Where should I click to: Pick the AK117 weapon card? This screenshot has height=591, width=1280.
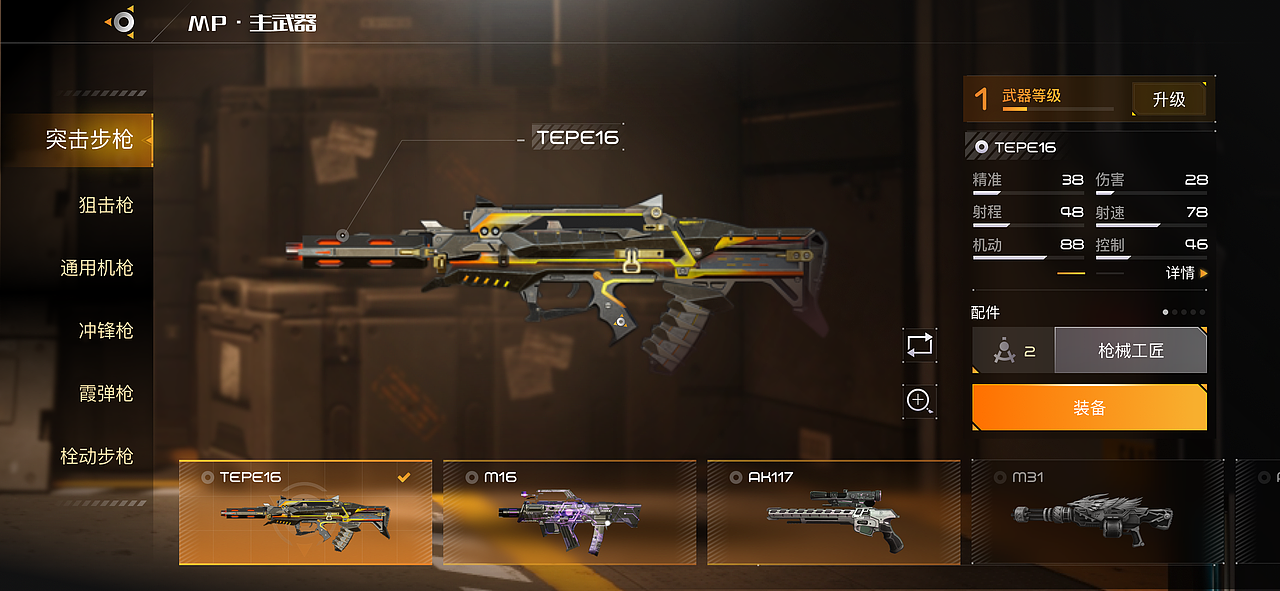[x=833, y=512]
